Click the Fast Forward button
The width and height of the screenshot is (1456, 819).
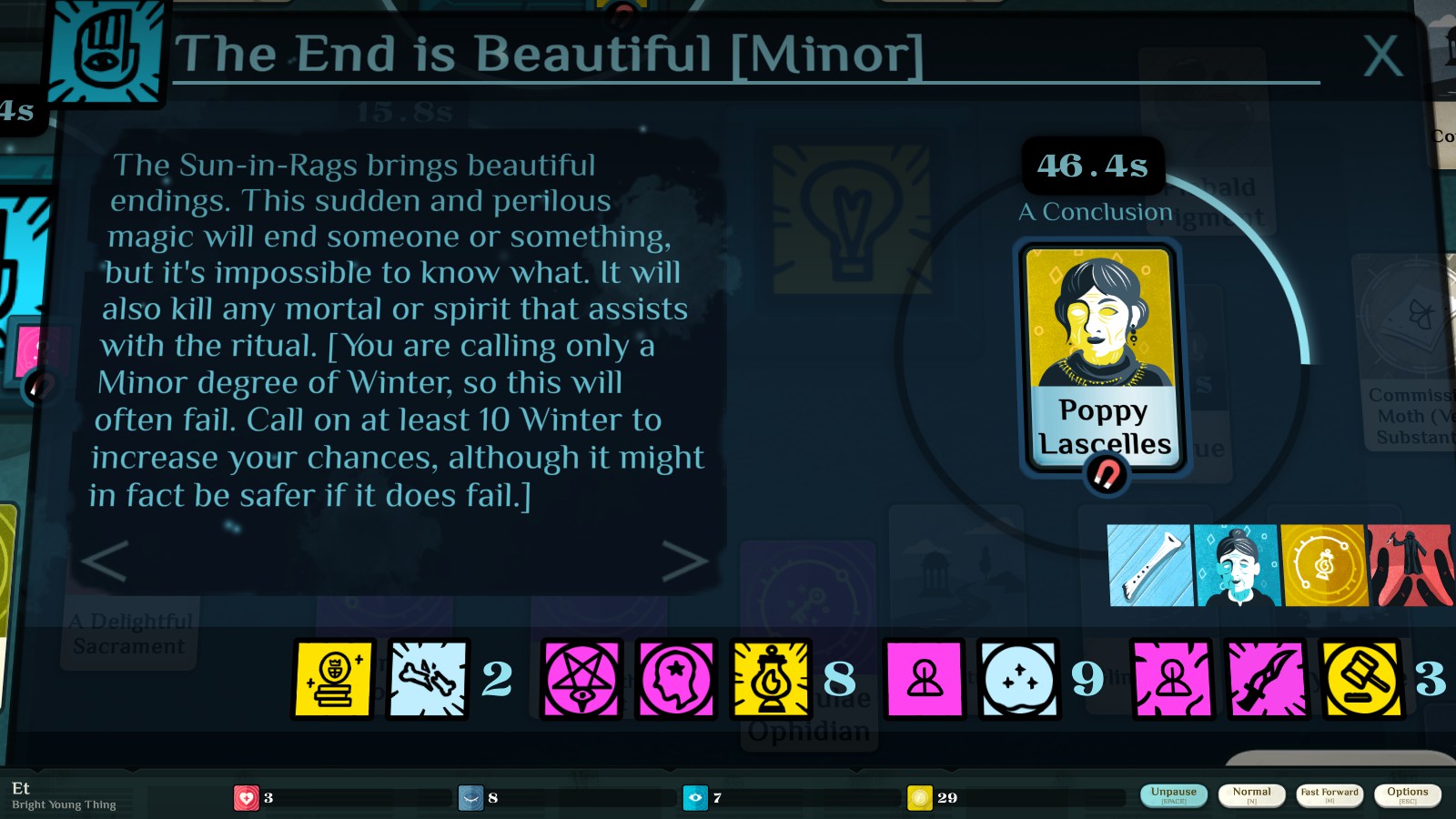(1330, 793)
